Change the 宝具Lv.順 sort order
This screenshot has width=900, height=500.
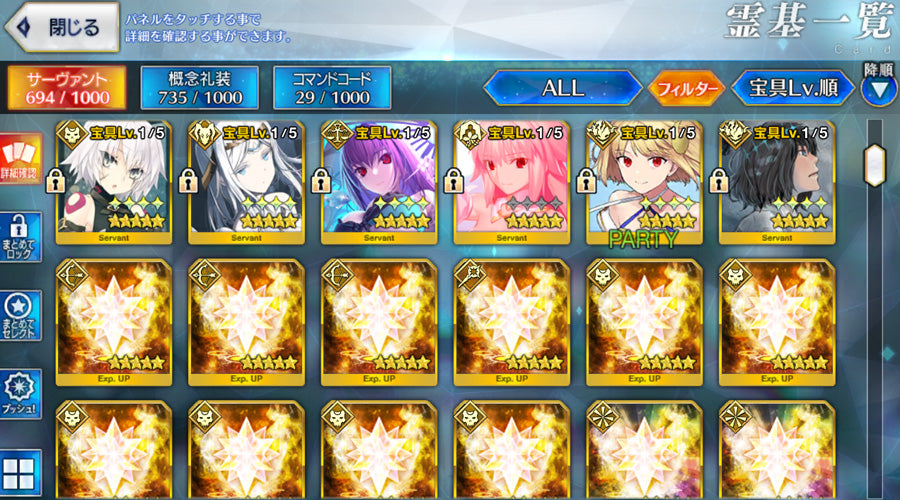pos(793,88)
